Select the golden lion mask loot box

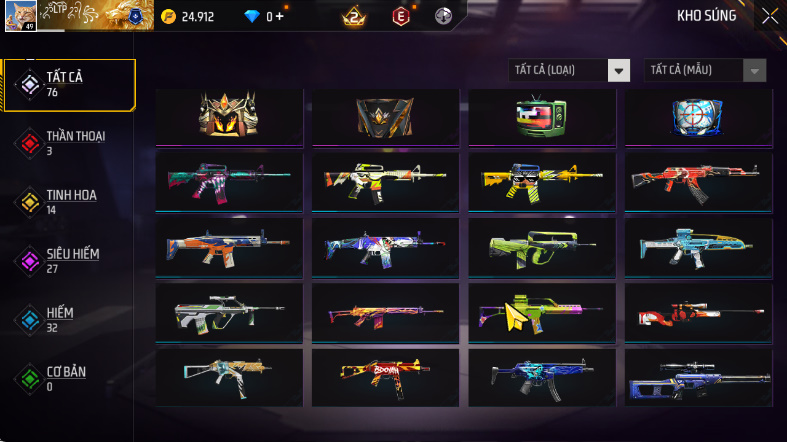click(229, 117)
